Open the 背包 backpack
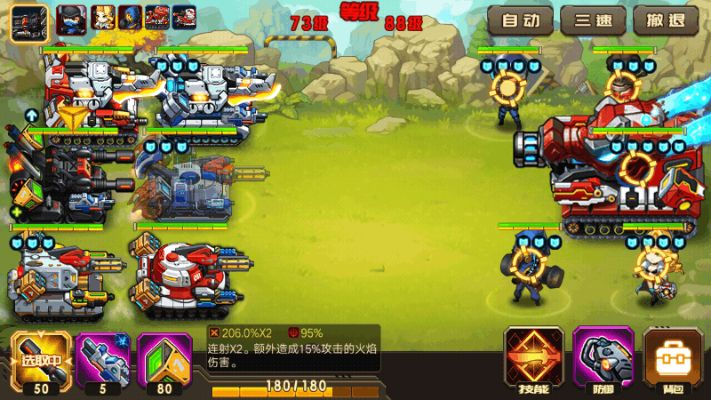 point(667,357)
